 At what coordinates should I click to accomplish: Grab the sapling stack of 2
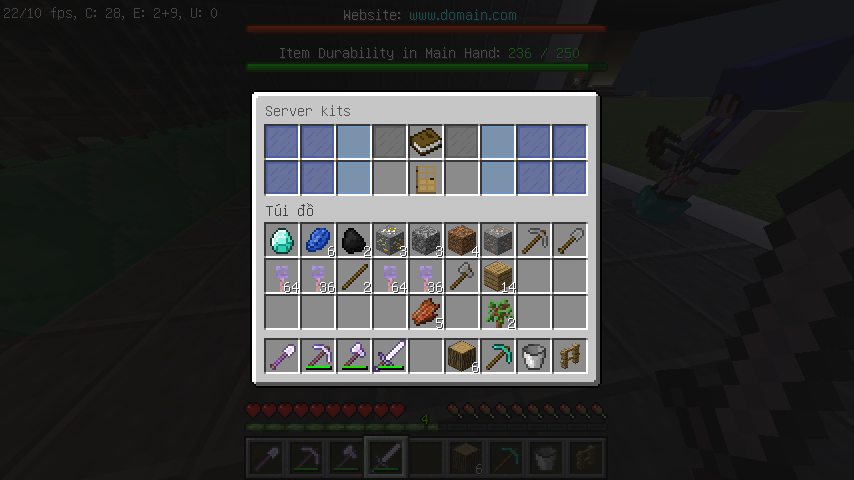498,312
